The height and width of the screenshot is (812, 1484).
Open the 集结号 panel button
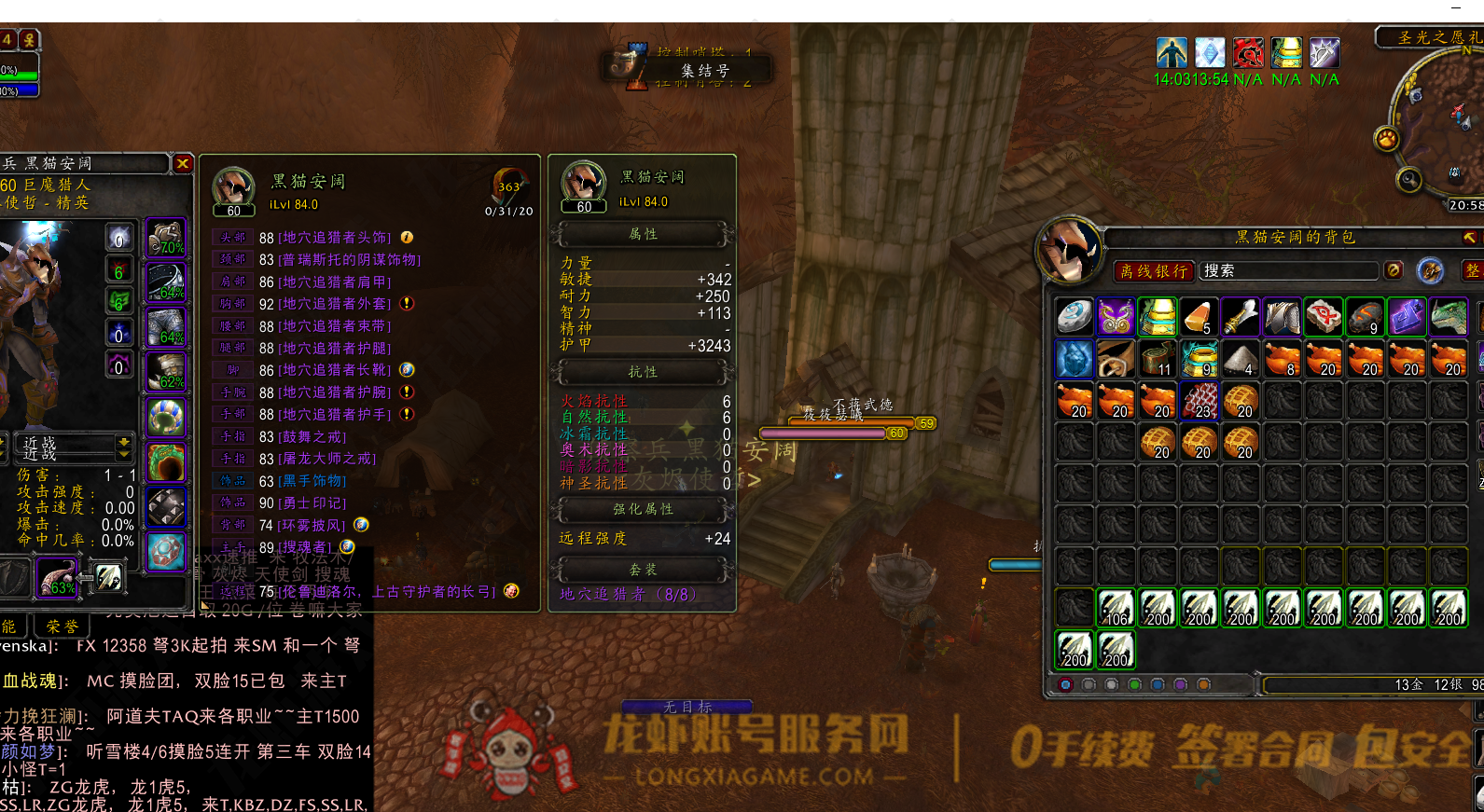(704, 71)
